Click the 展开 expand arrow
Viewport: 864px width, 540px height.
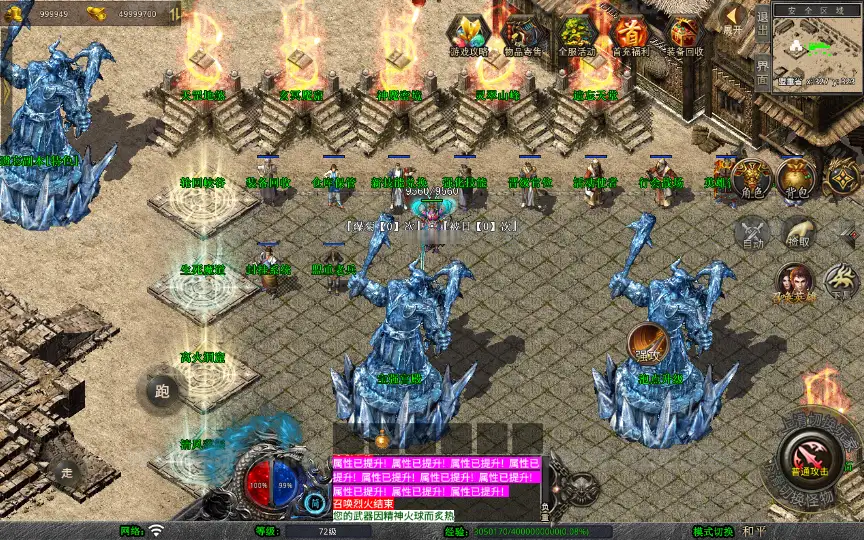pyautogui.click(x=734, y=19)
